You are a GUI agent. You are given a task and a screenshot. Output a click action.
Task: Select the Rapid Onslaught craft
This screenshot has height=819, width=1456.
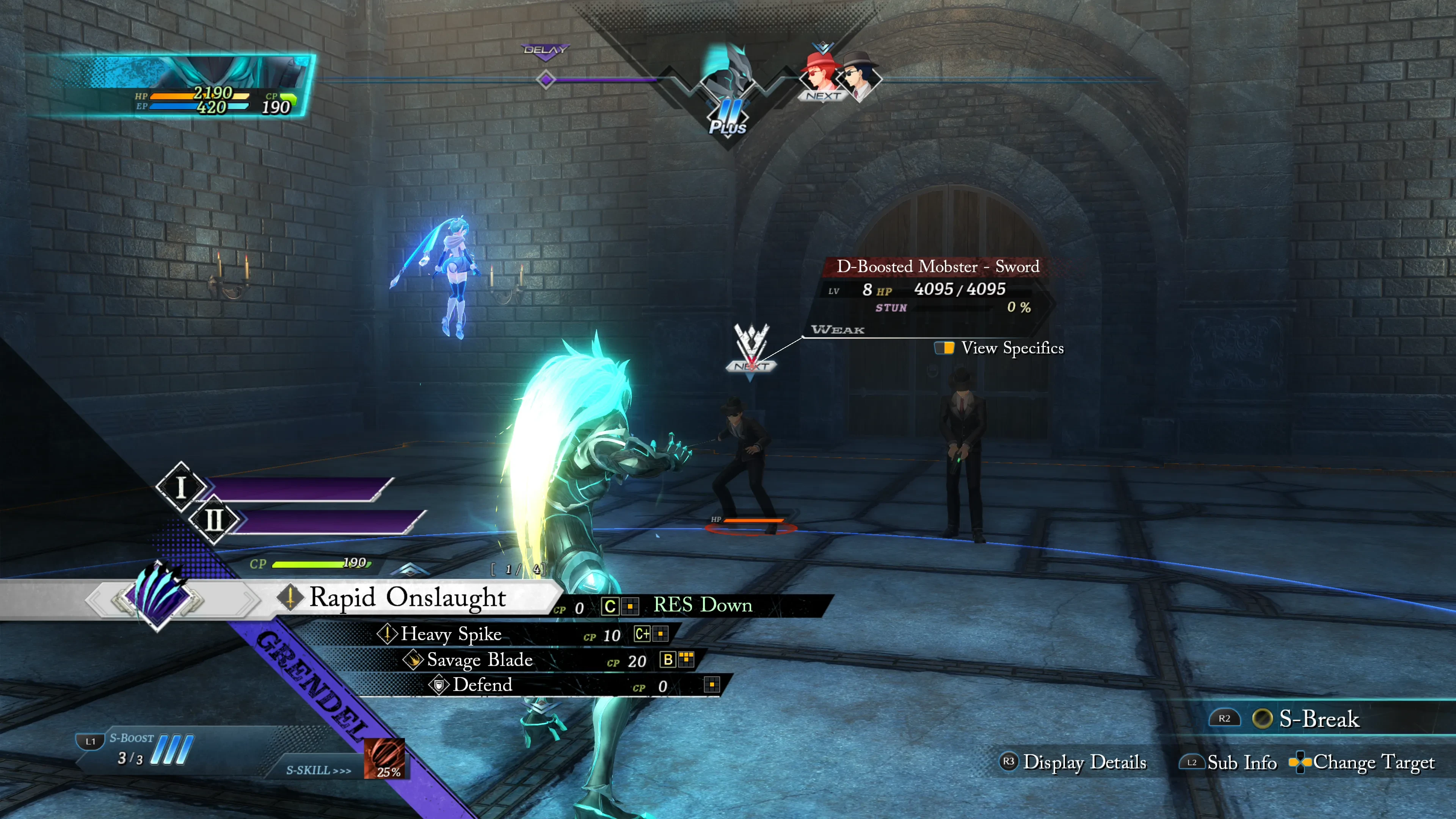tap(407, 598)
